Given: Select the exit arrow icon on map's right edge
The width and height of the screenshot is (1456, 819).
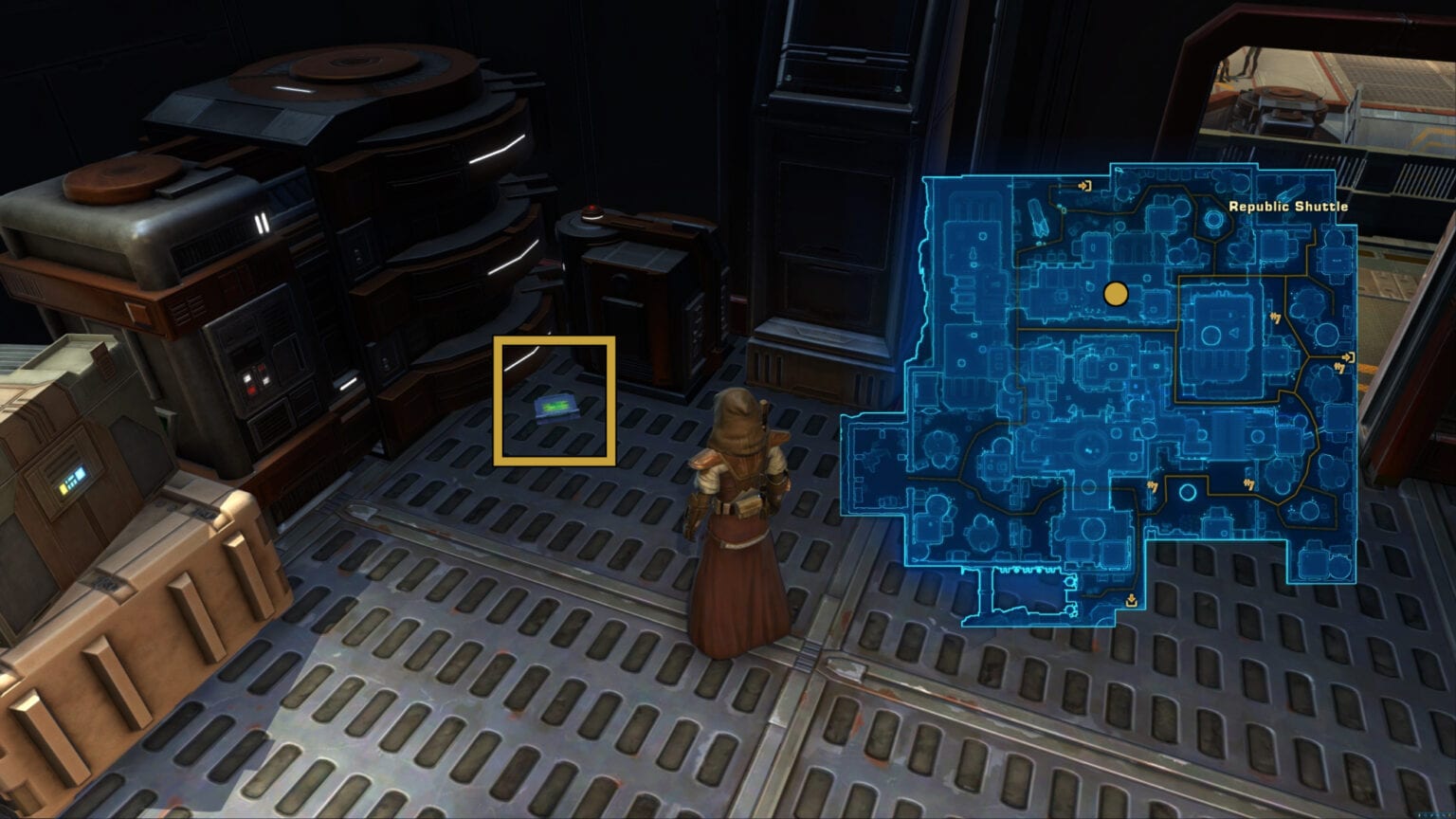Looking at the screenshot, I should (x=1348, y=355).
